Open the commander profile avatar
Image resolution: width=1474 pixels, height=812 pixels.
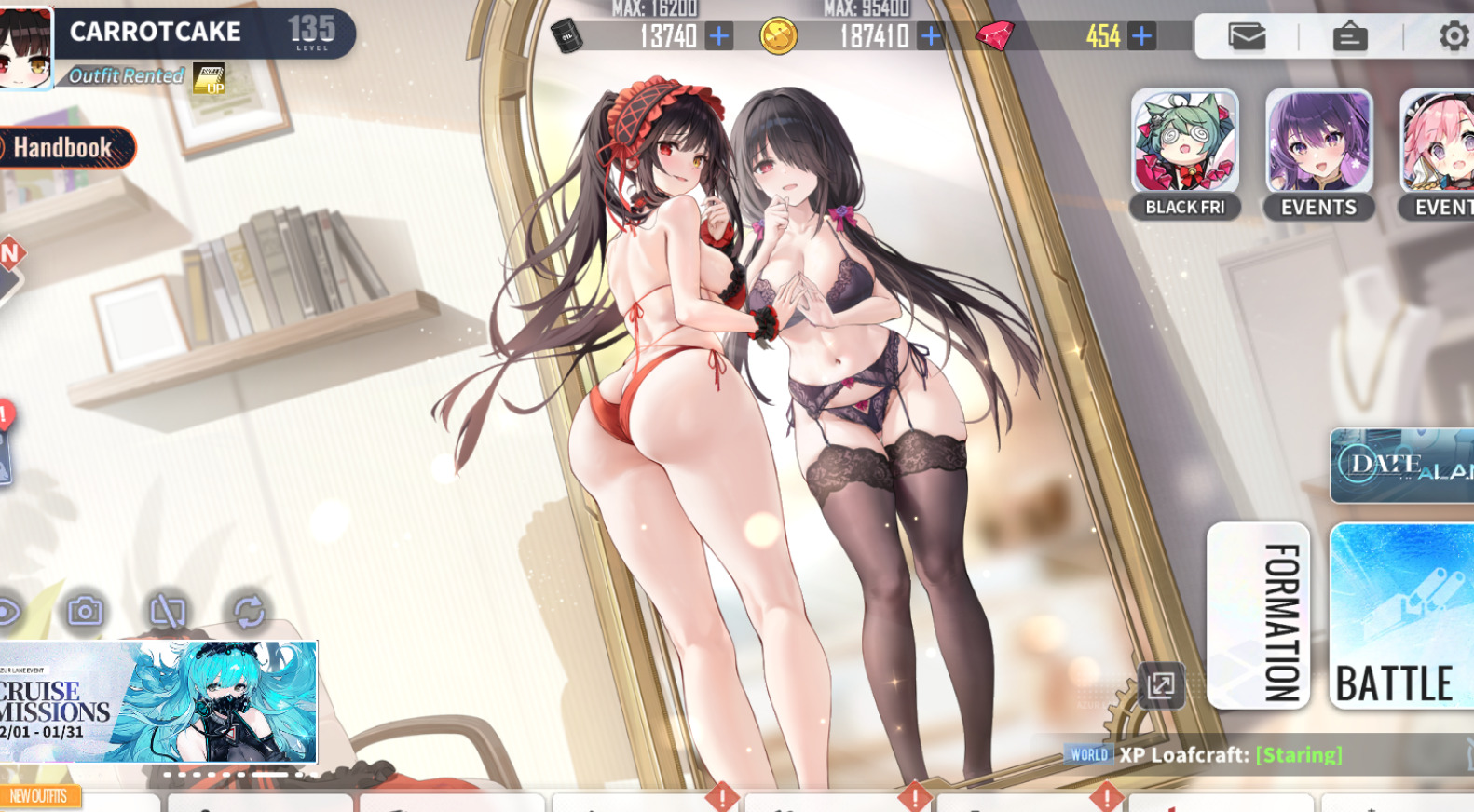25,48
